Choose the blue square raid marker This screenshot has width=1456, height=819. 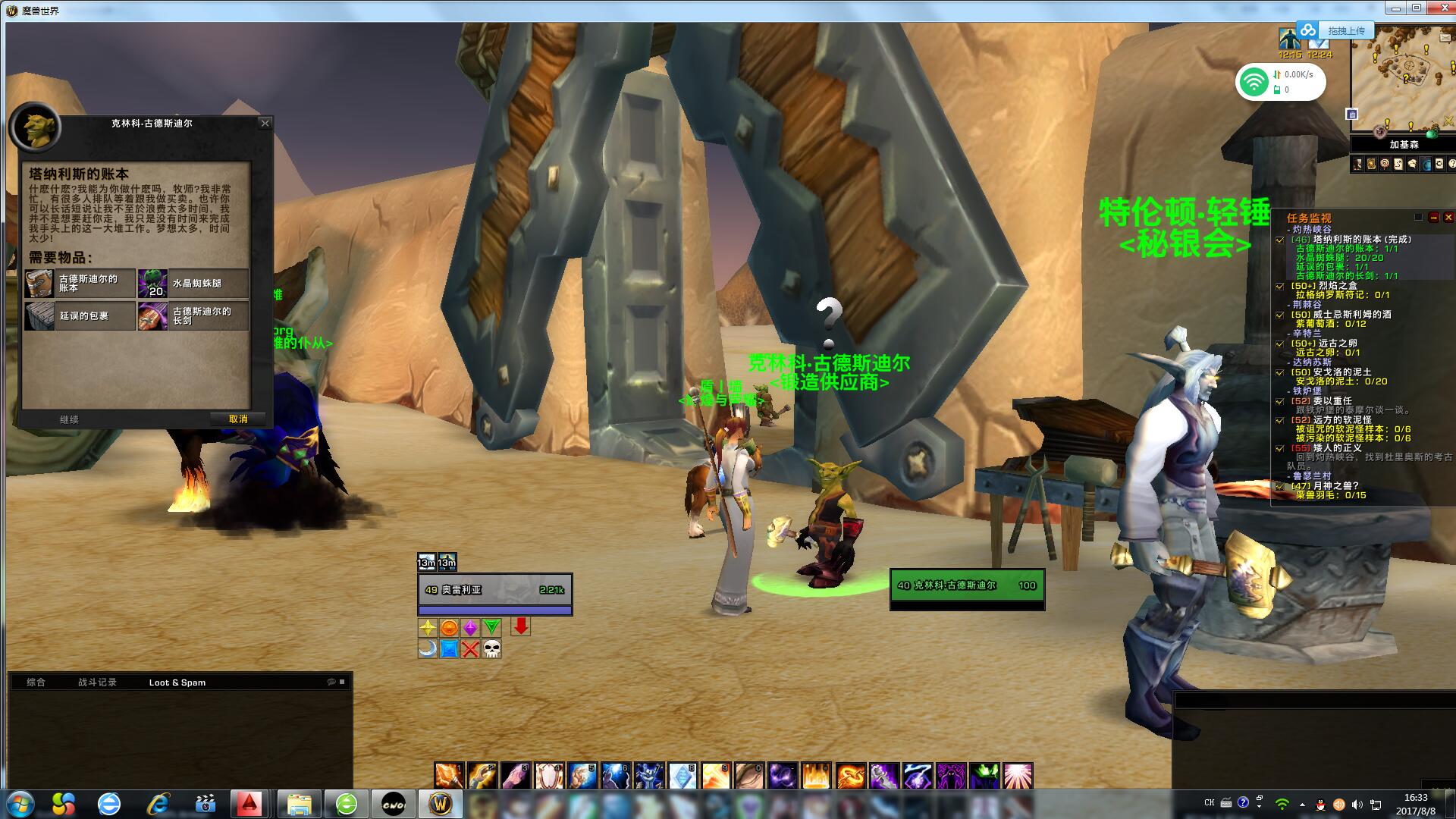[x=449, y=649]
